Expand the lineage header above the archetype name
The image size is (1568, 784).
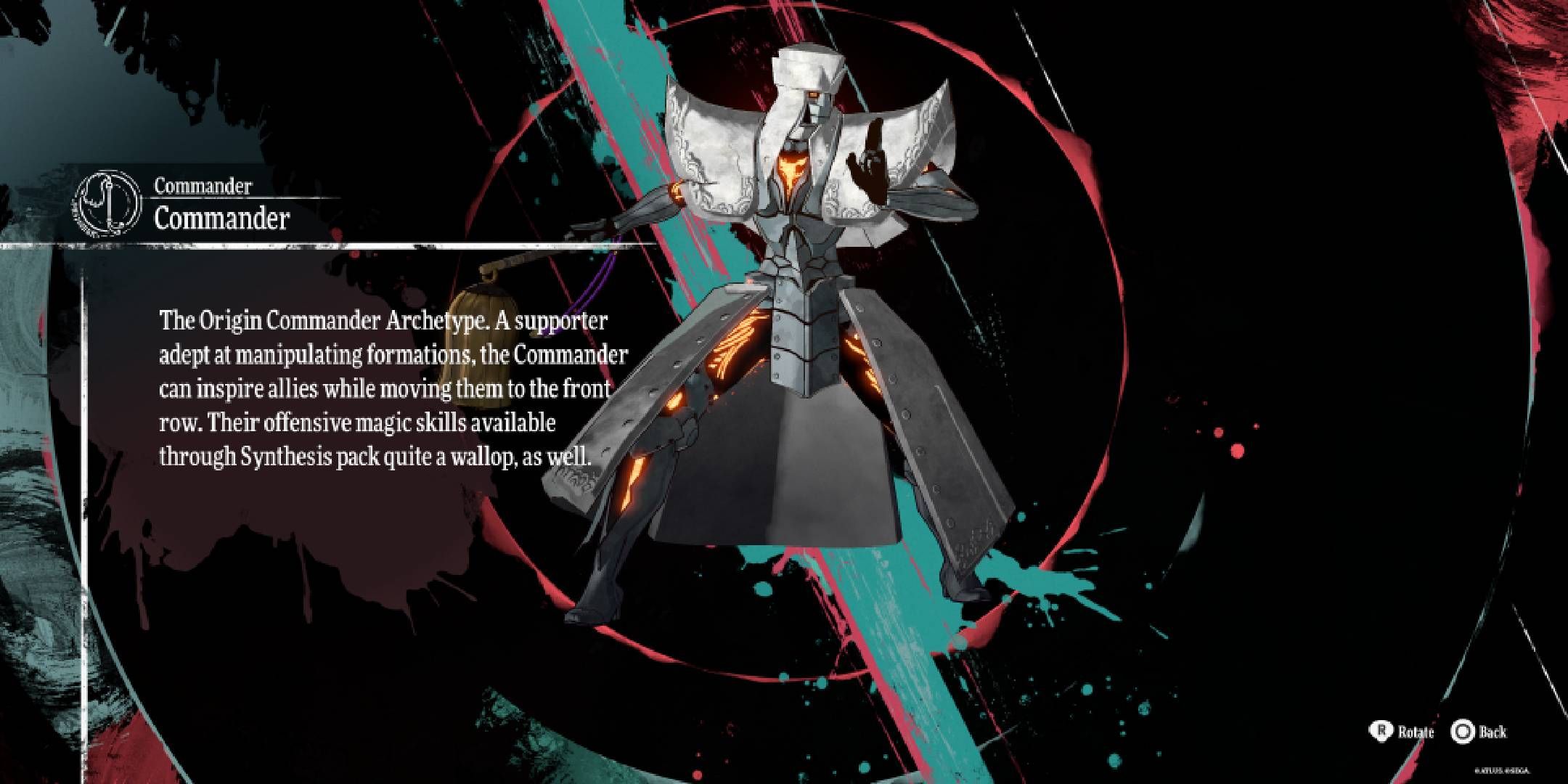pos(203,186)
